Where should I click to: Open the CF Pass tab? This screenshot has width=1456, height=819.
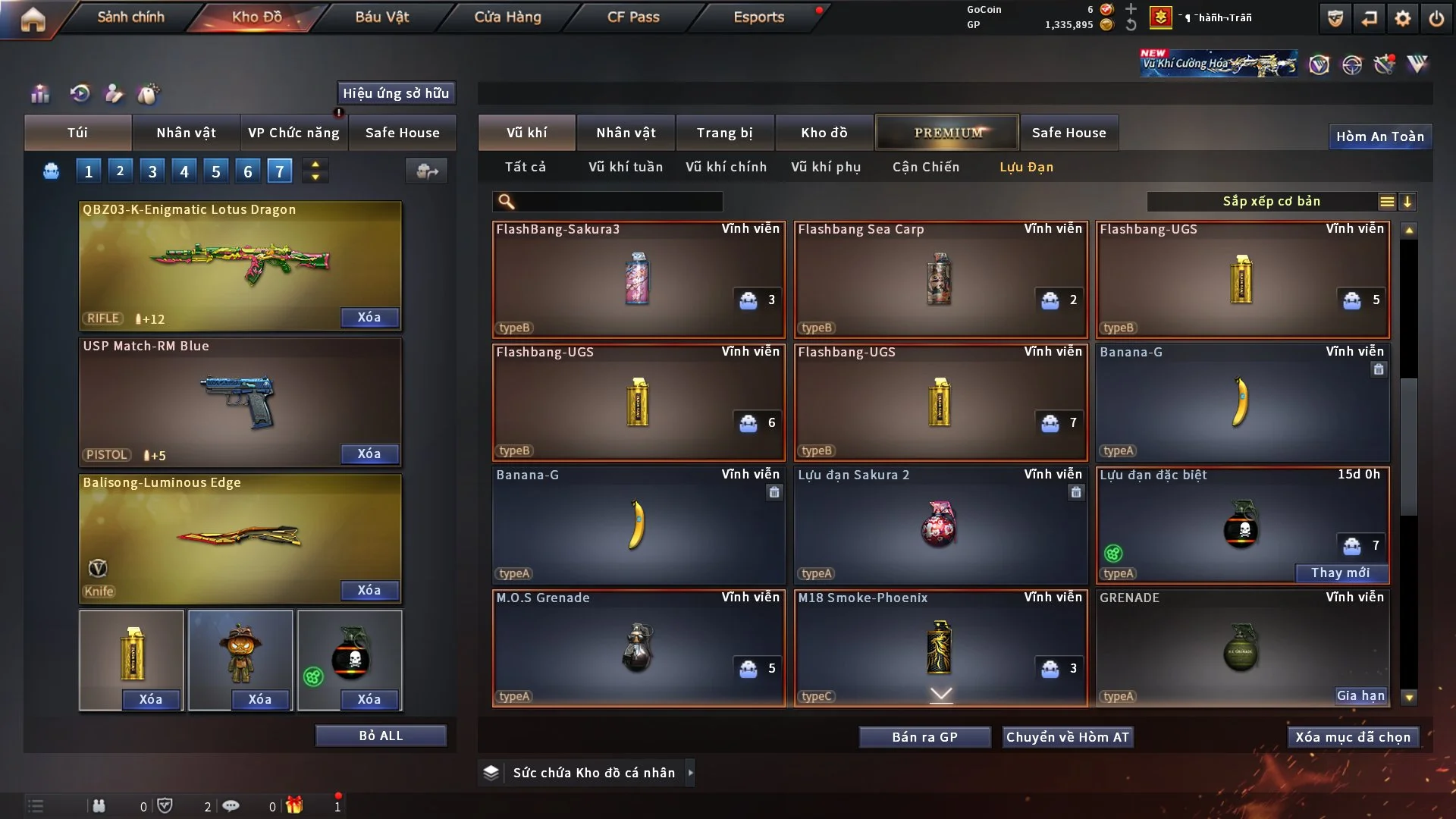[x=633, y=17]
